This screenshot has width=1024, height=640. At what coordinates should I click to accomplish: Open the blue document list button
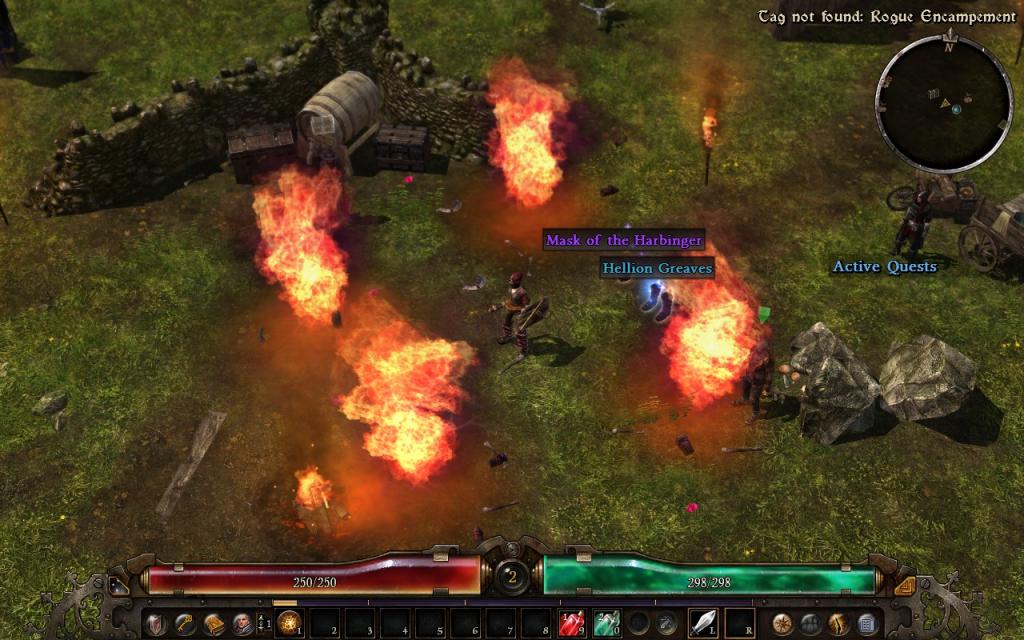pyautogui.click(x=867, y=624)
